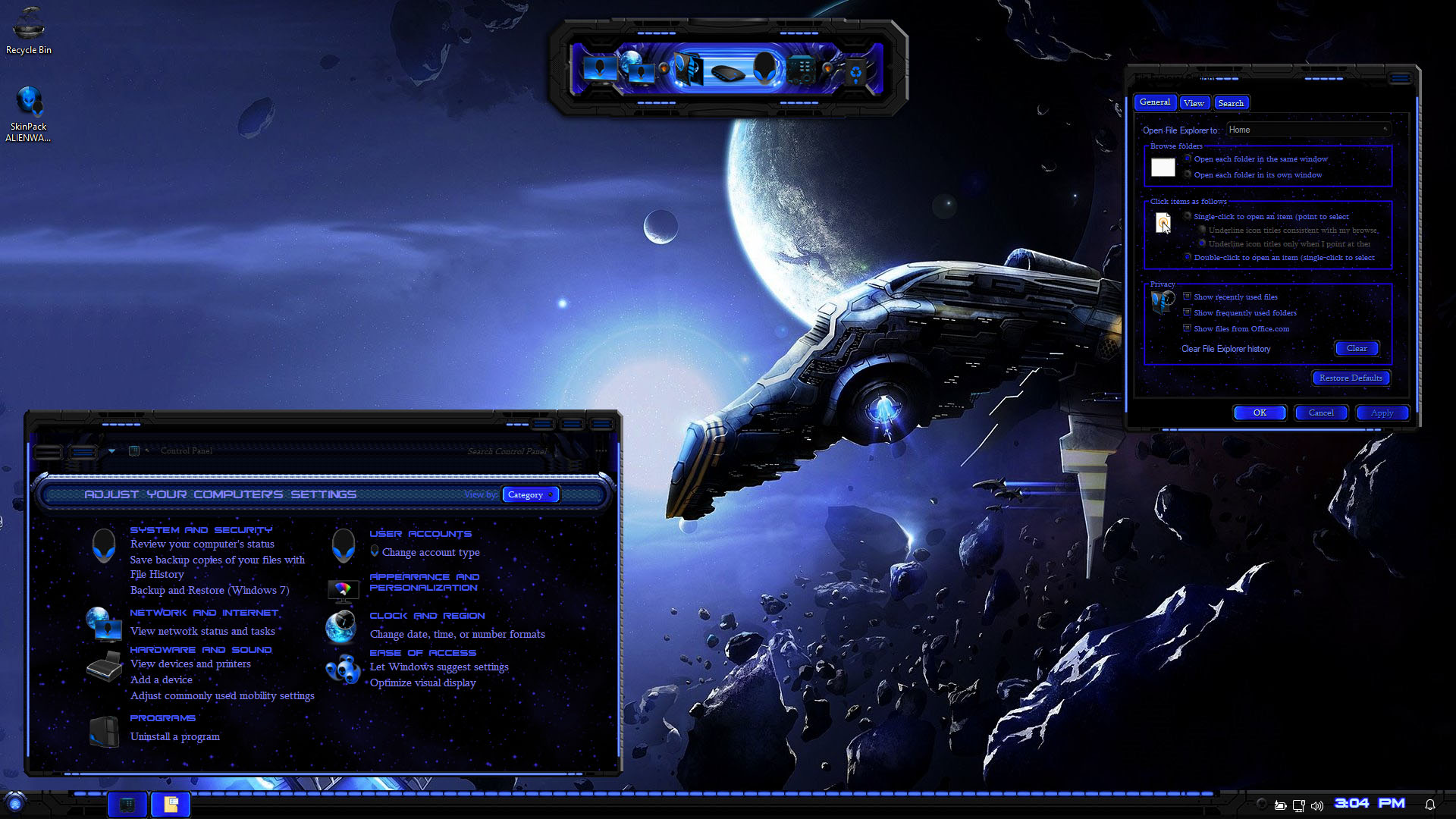This screenshot has width=1456, height=819.
Task: Choose 'Single-click to open an item' option
Action: point(1188,217)
